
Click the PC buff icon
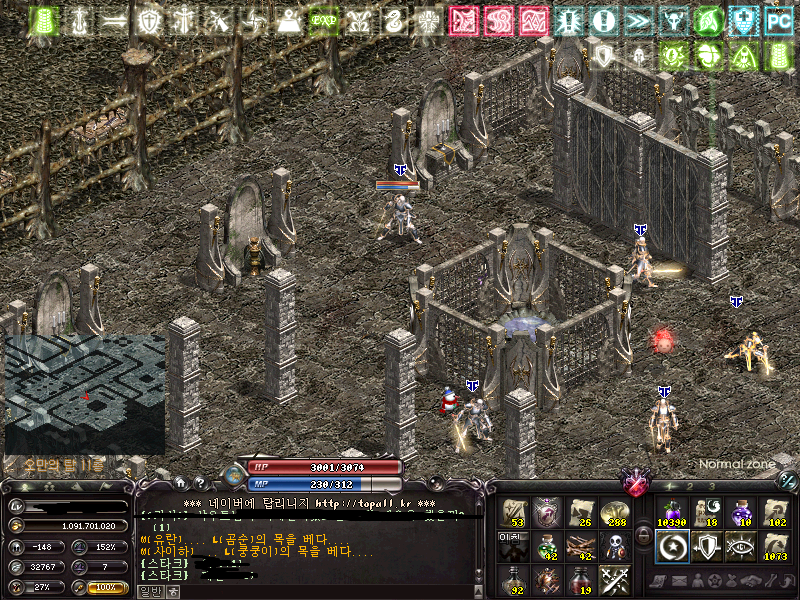tap(777, 20)
